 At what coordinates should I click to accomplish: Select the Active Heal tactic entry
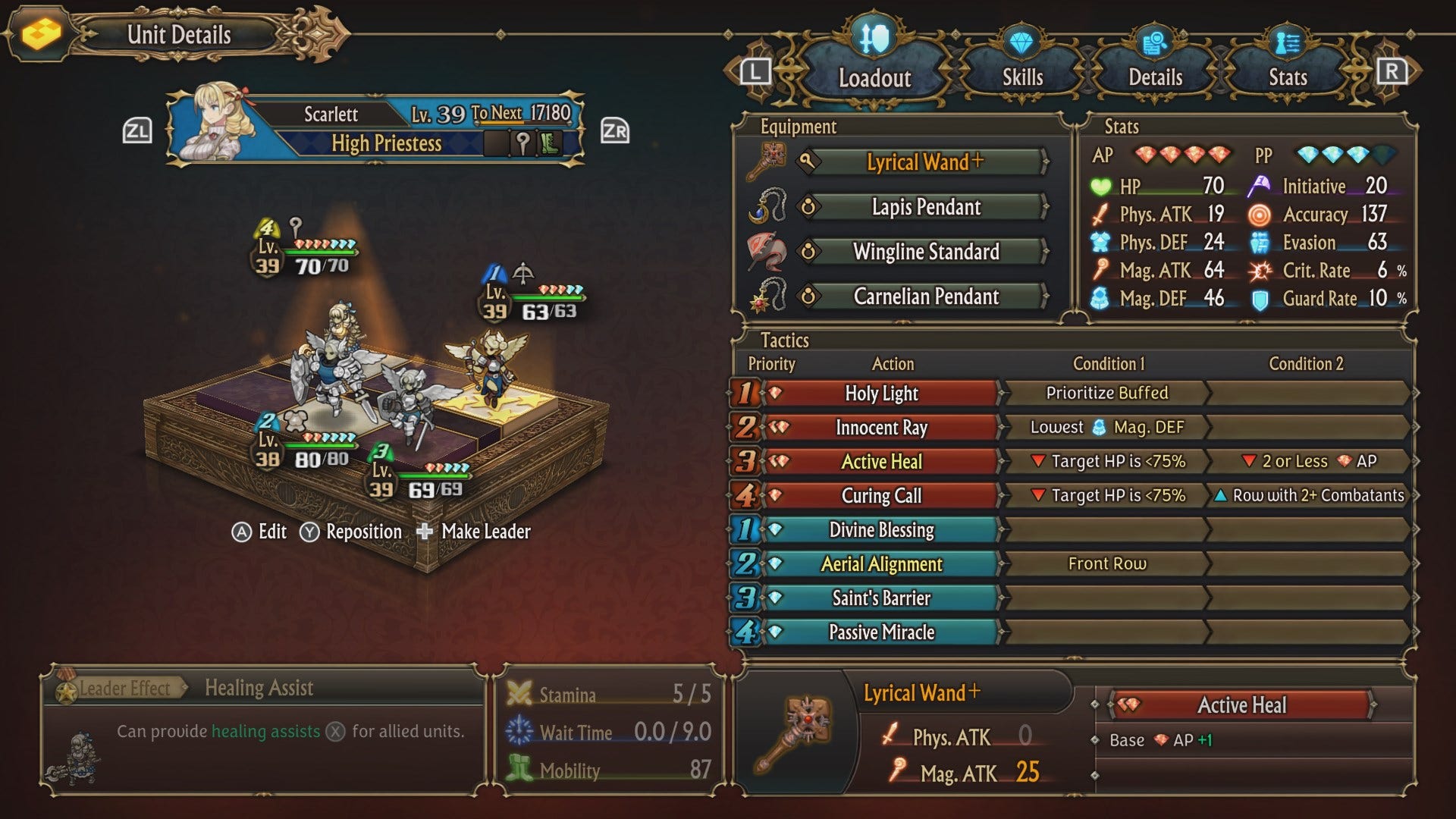click(x=881, y=462)
